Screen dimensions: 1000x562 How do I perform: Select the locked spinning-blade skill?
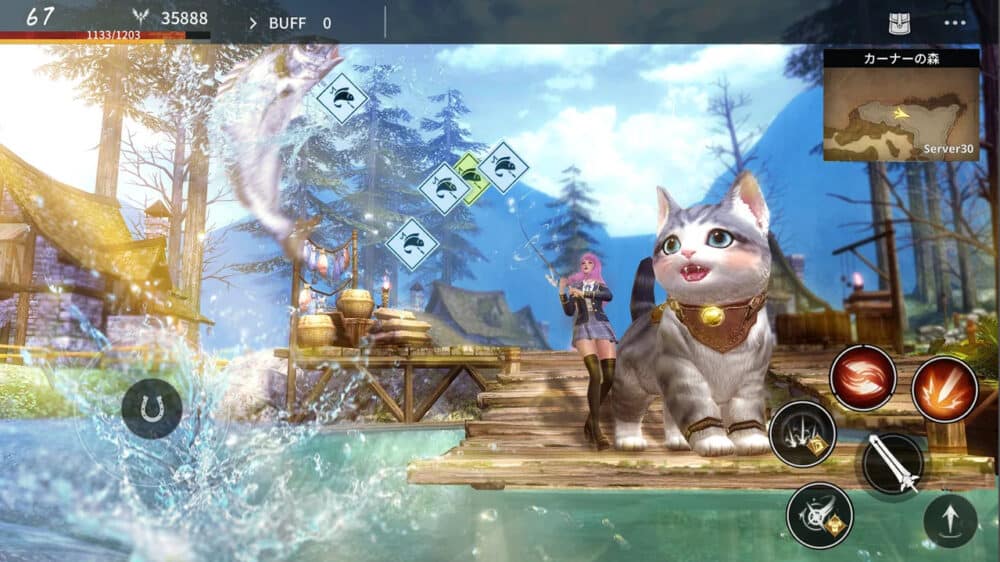click(819, 516)
